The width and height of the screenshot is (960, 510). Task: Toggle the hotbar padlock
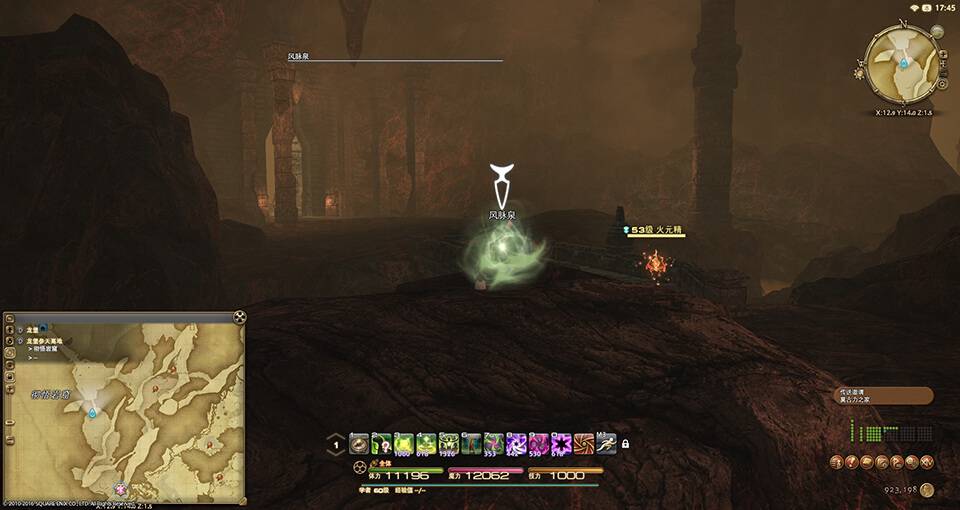(x=625, y=444)
